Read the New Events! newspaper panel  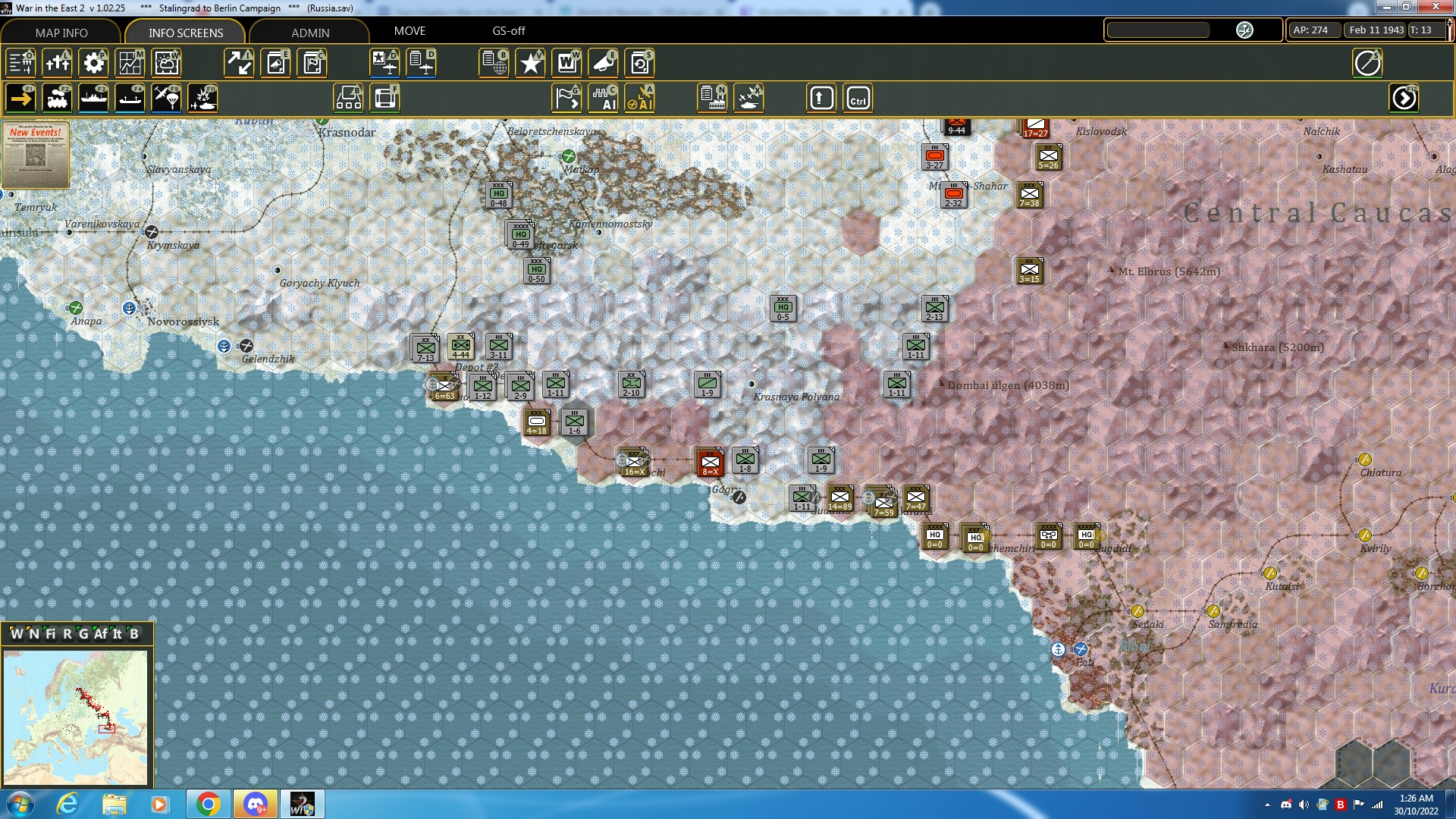(35, 155)
